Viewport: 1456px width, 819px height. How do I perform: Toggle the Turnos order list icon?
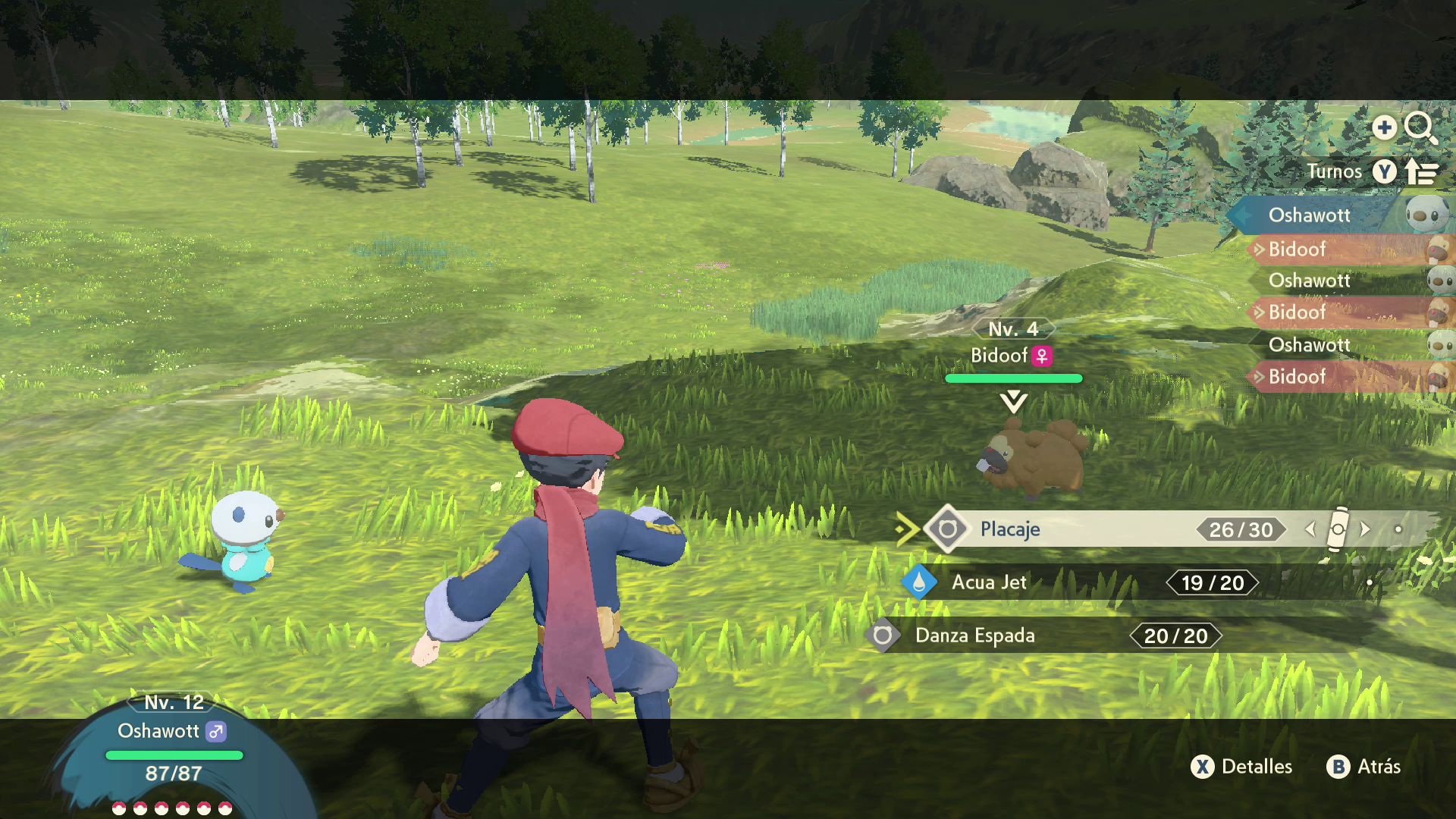1422,172
